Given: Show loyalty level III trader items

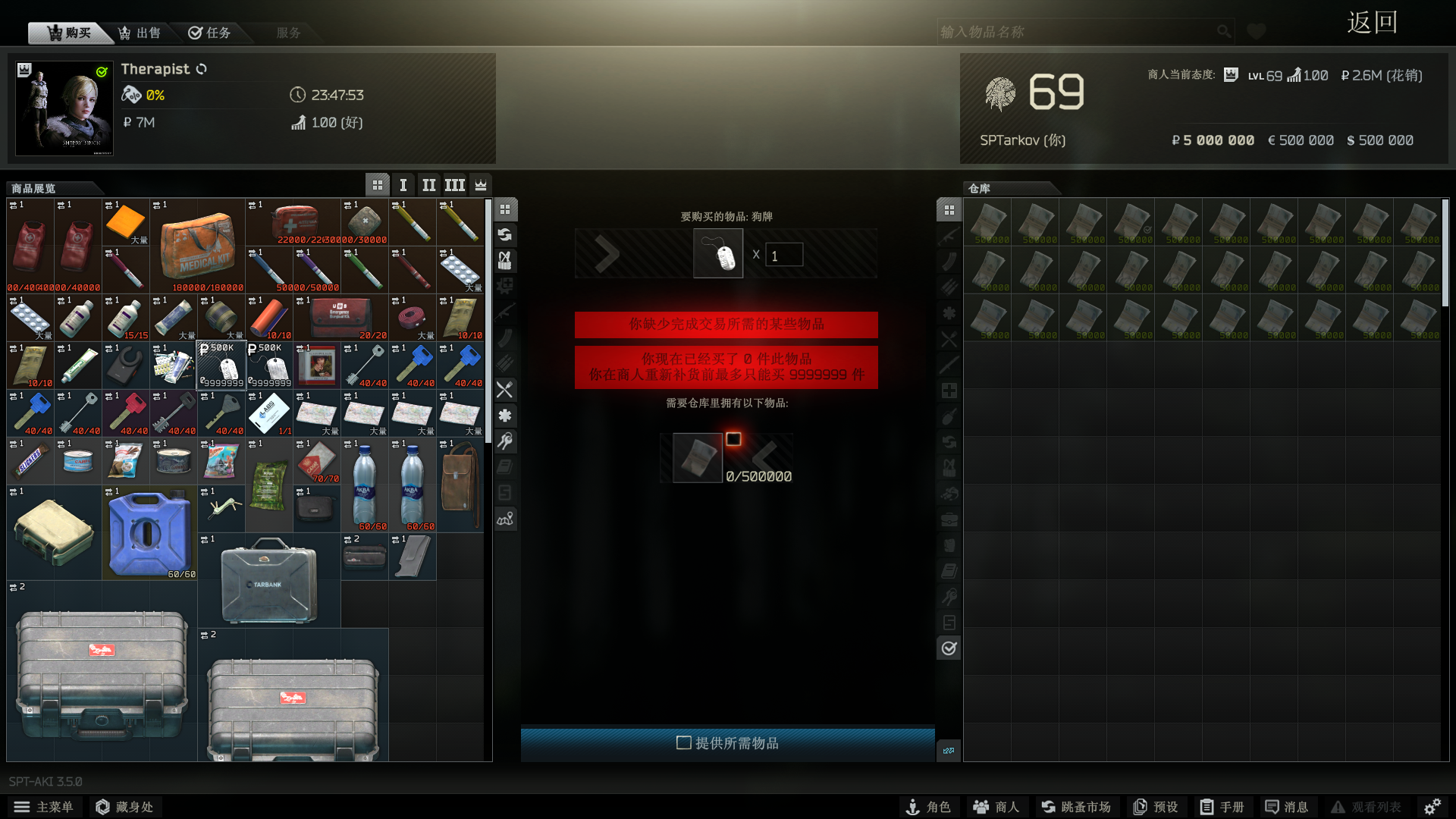Looking at the screenshot, I should (x=455, y=185).
